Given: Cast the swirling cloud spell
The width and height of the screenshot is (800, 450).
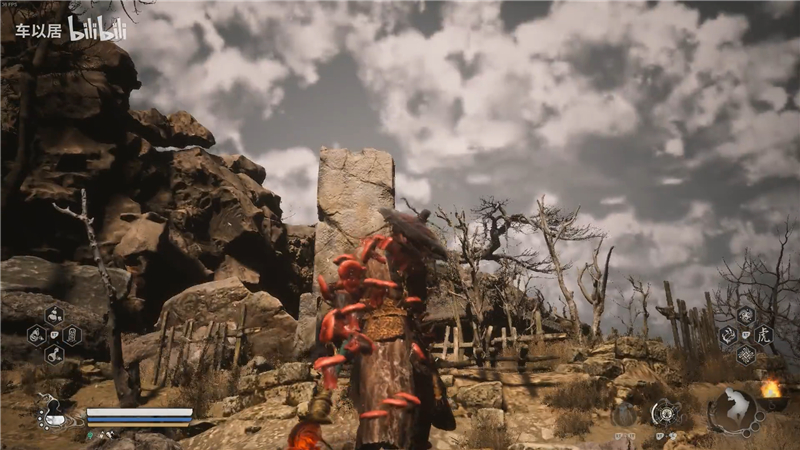Looking at the screenshot, I should tap(745, 314).
